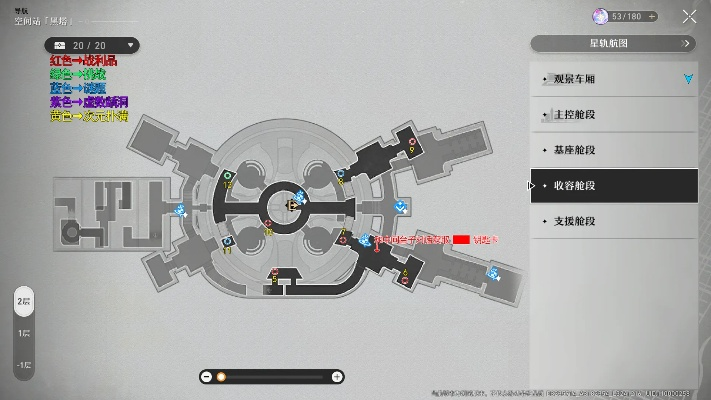
Task: Click the map zoom slider handle
Action: 221,376
